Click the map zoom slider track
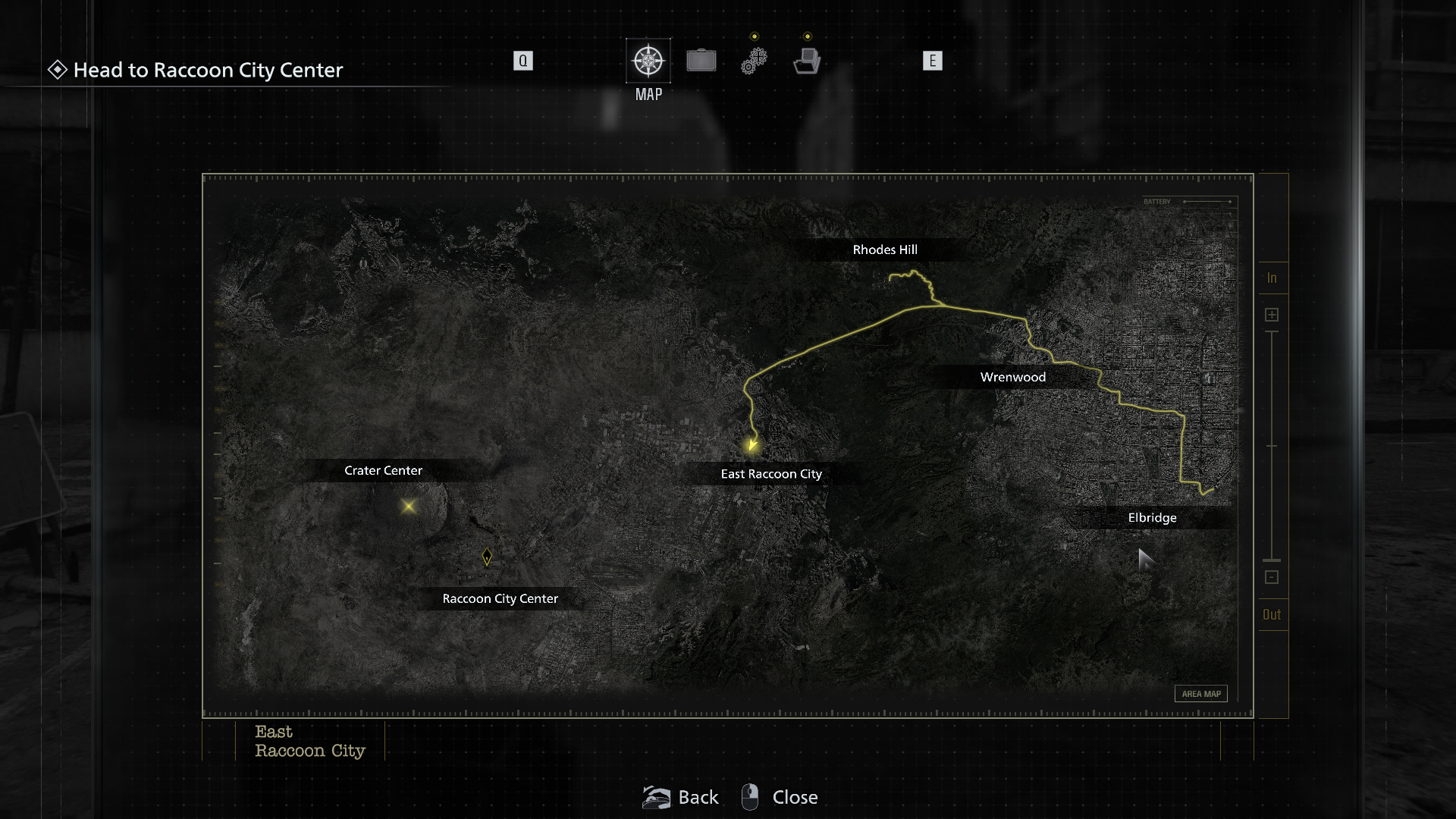The height and width of the screenshot is (819, 1456). point(1272,446)
